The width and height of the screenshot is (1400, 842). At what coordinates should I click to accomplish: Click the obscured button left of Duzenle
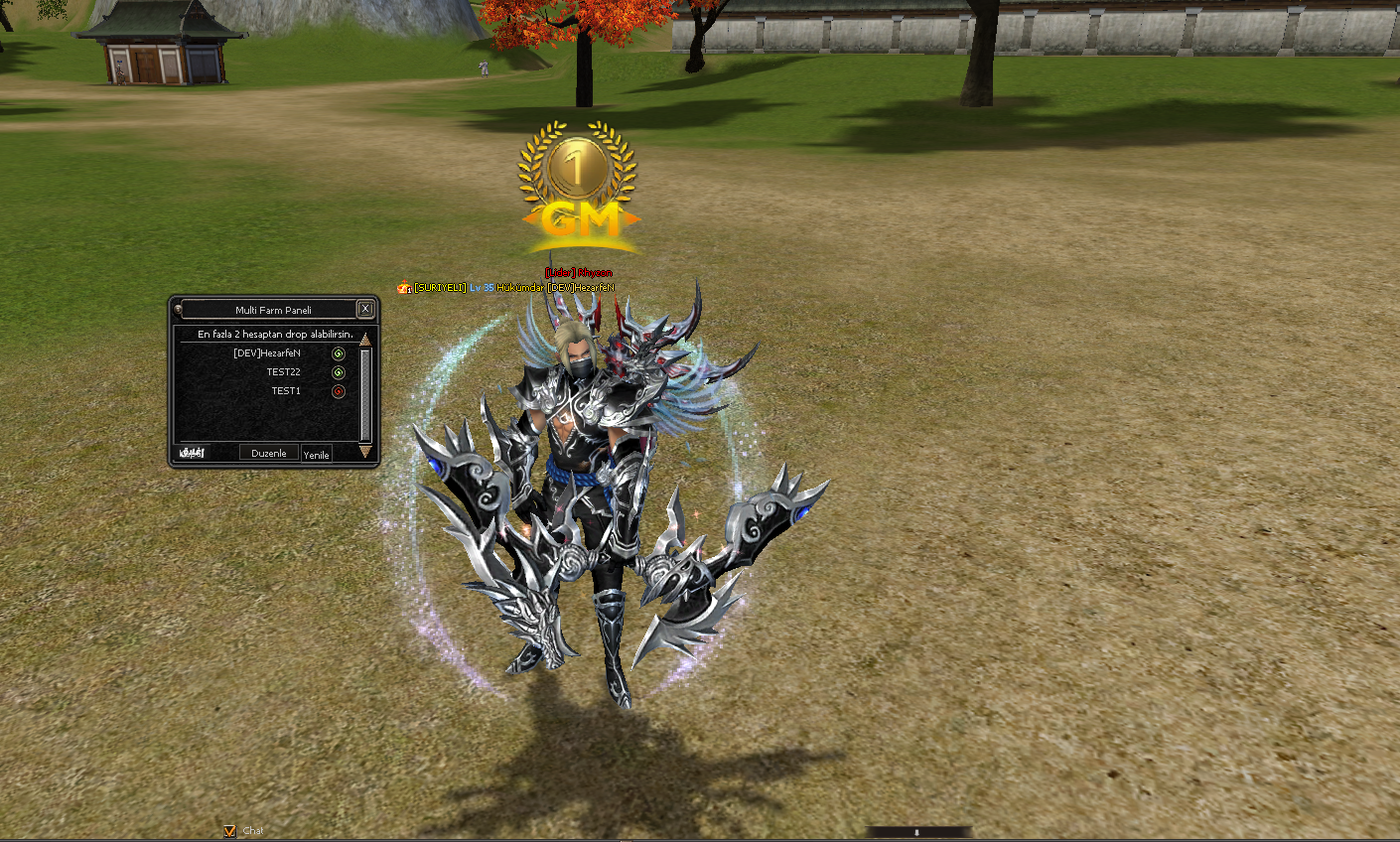coord(192,453)
